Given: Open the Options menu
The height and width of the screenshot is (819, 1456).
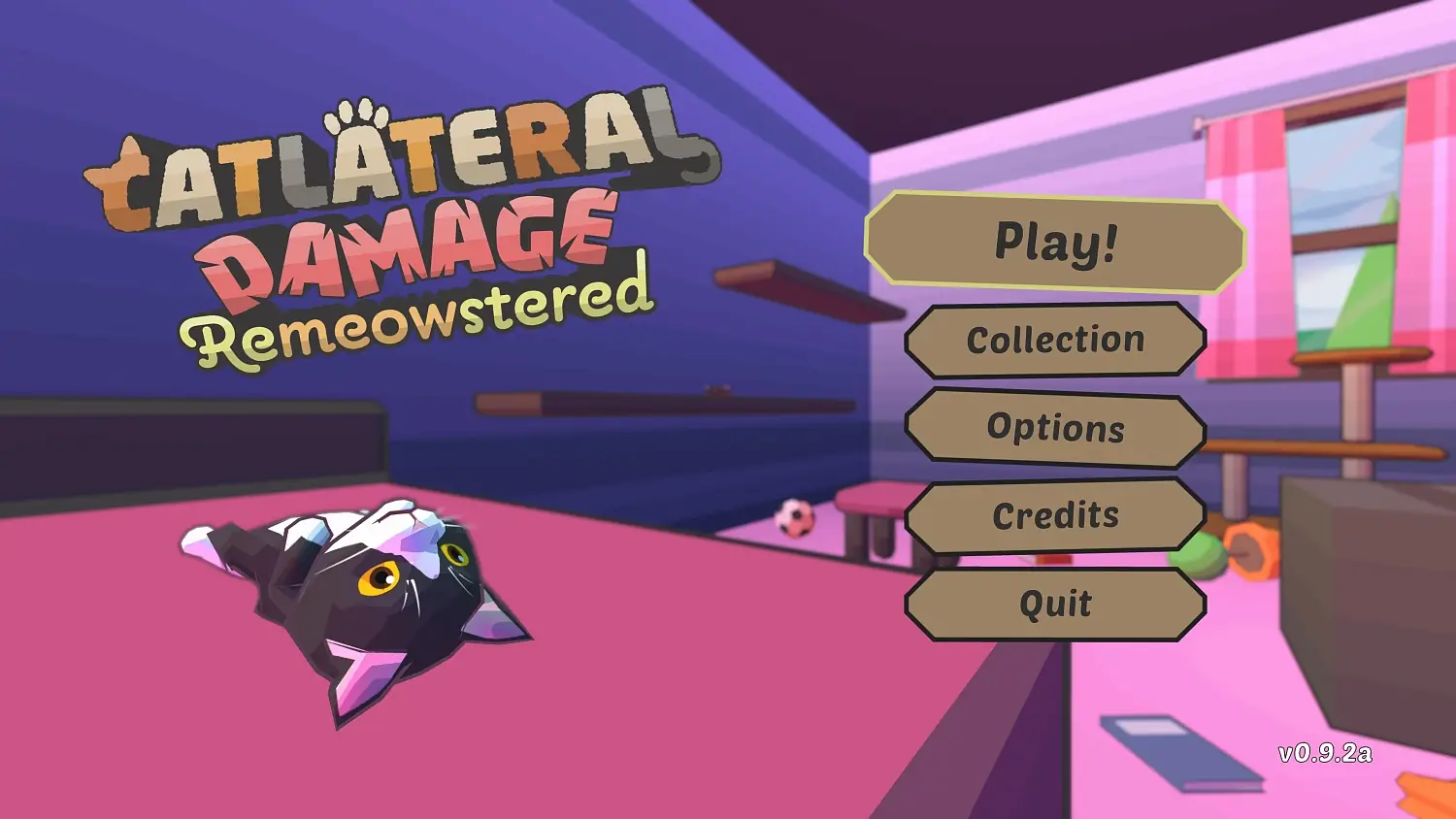Looking at the screenshot, I should pyautogui.click(x=1056, y=428).
